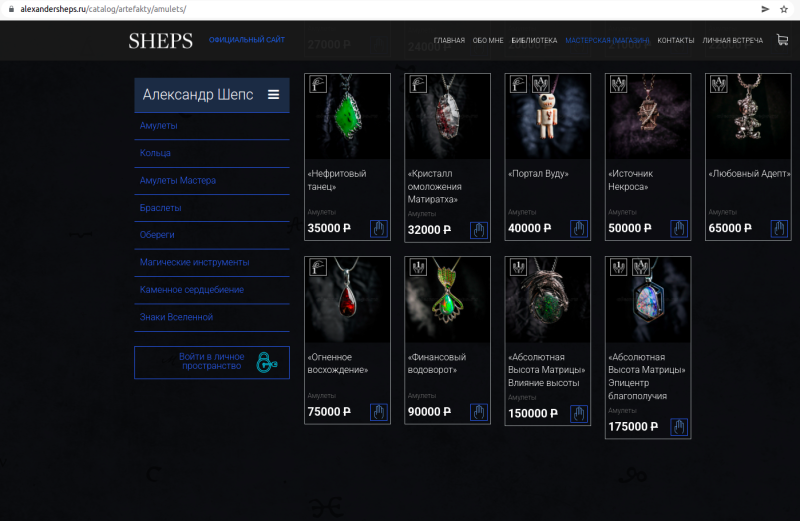The image size is (800, 521).
Task: Open the Знаки Вселенной category
Action: click(177, 317)
